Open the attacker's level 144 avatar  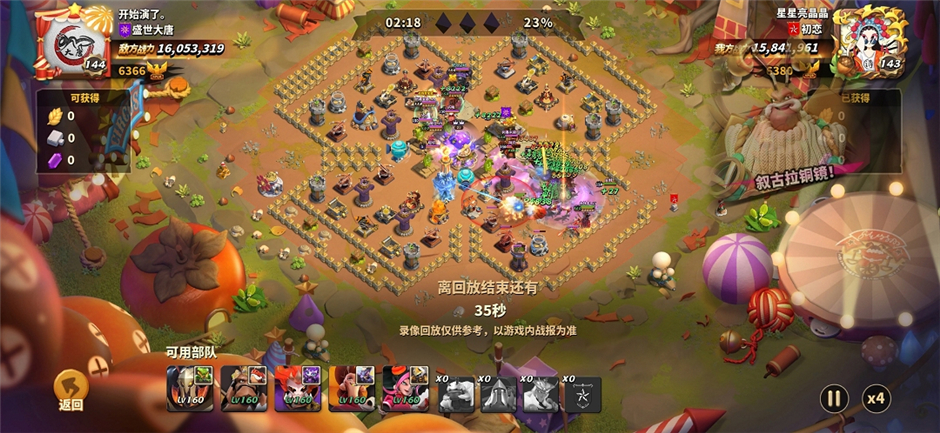(x=71, y=45)
